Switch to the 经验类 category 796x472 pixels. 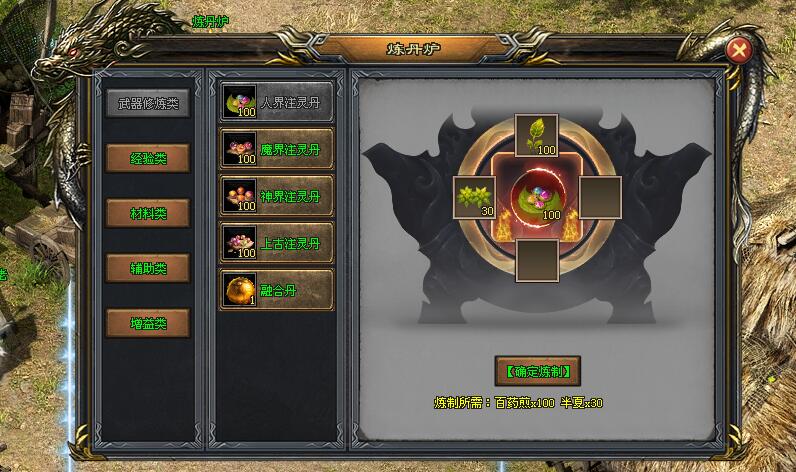[148, 158]
